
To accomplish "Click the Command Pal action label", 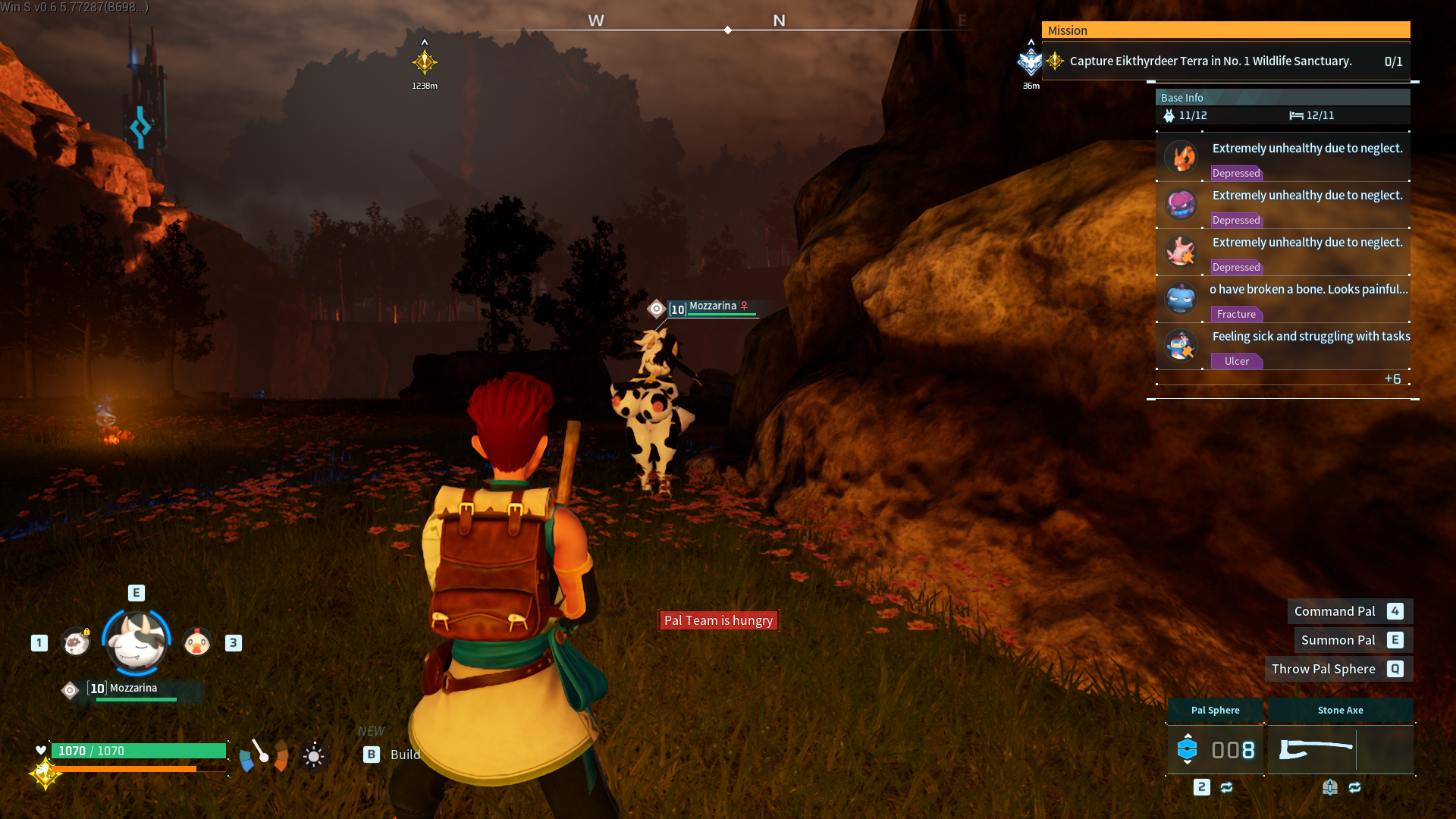I will (1335, 611).
